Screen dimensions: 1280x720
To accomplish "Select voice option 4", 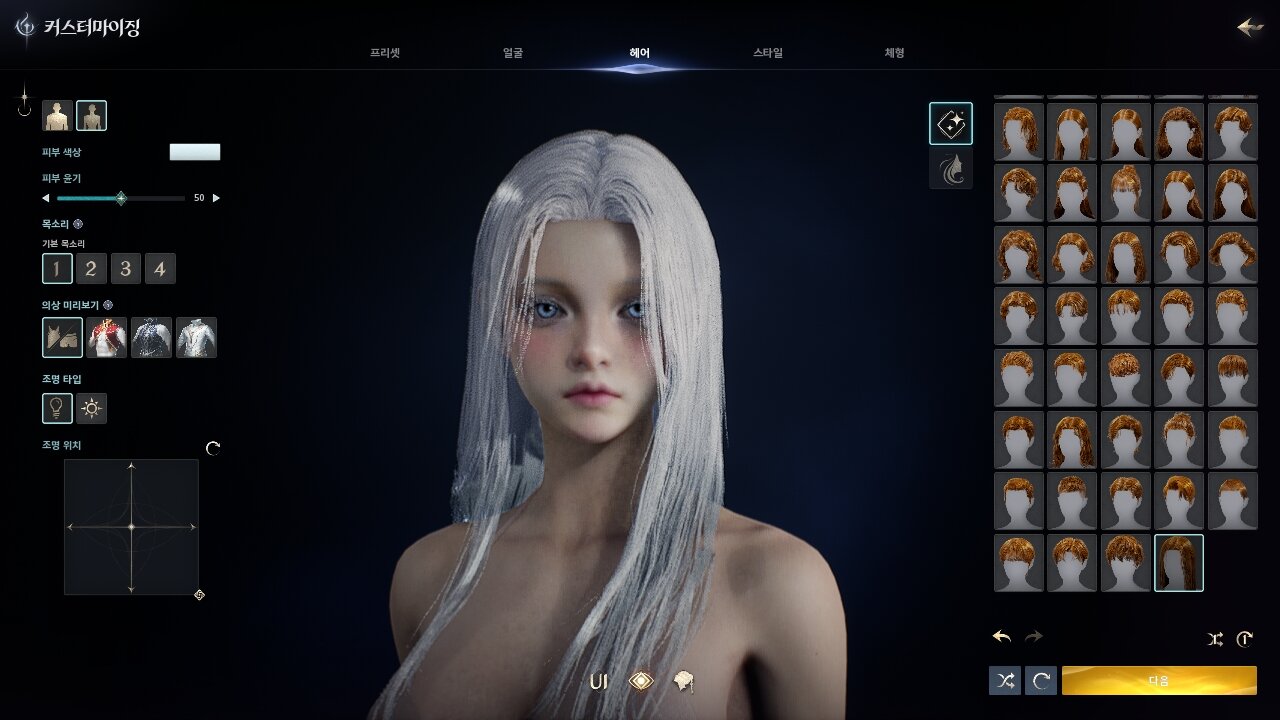I will click(x=160, y=269).
